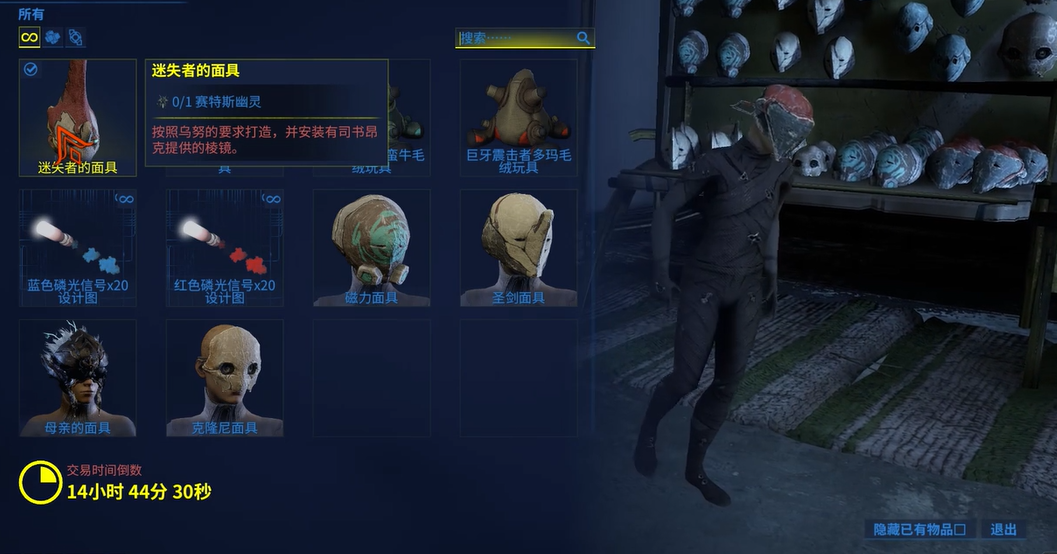
Task: Choose the 圣剑面具 mask
Action: point(518,248)
